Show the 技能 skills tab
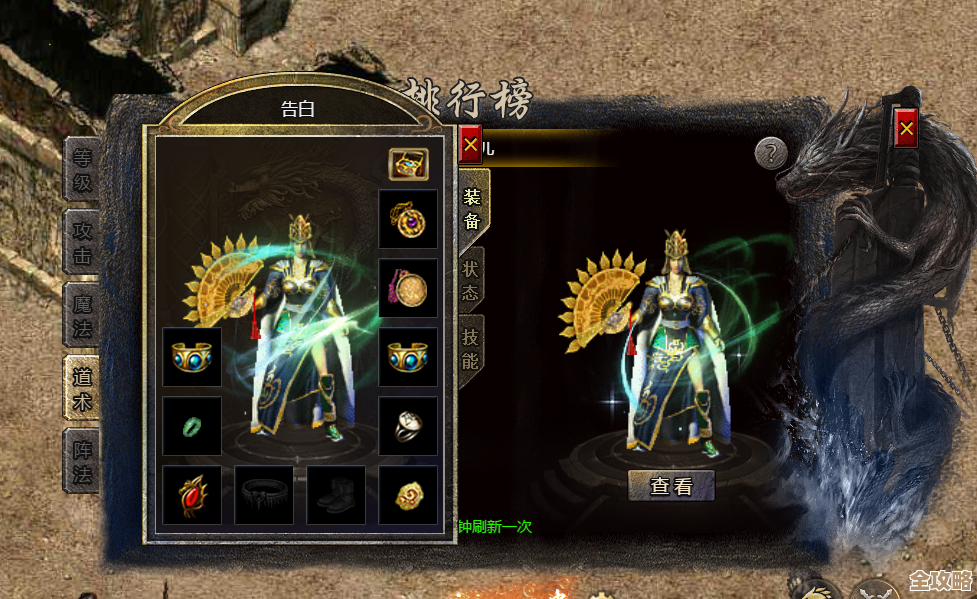This screenshot has height=599, width=977. 471,347
